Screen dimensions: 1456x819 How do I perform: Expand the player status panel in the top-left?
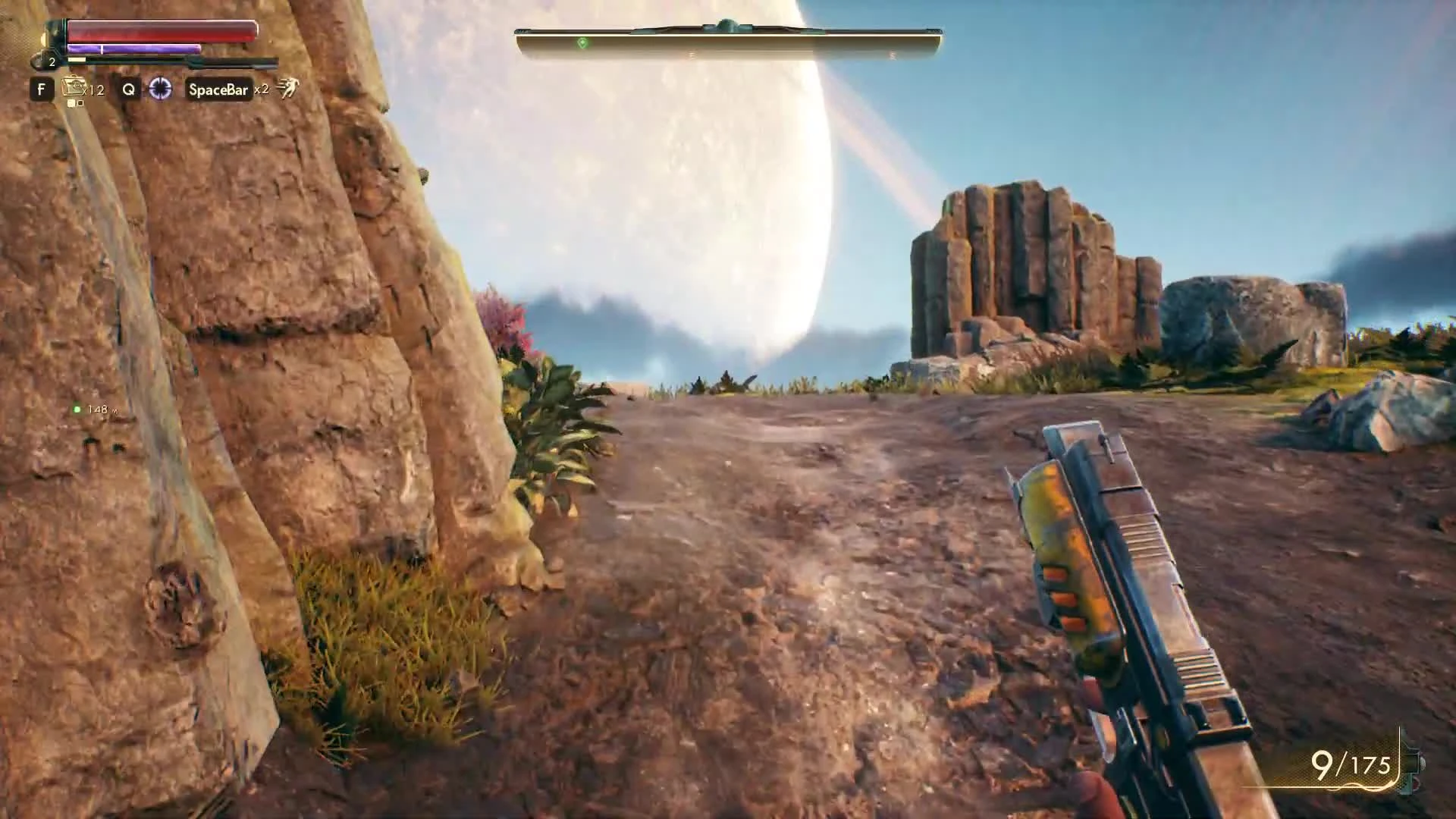point(152,45)
